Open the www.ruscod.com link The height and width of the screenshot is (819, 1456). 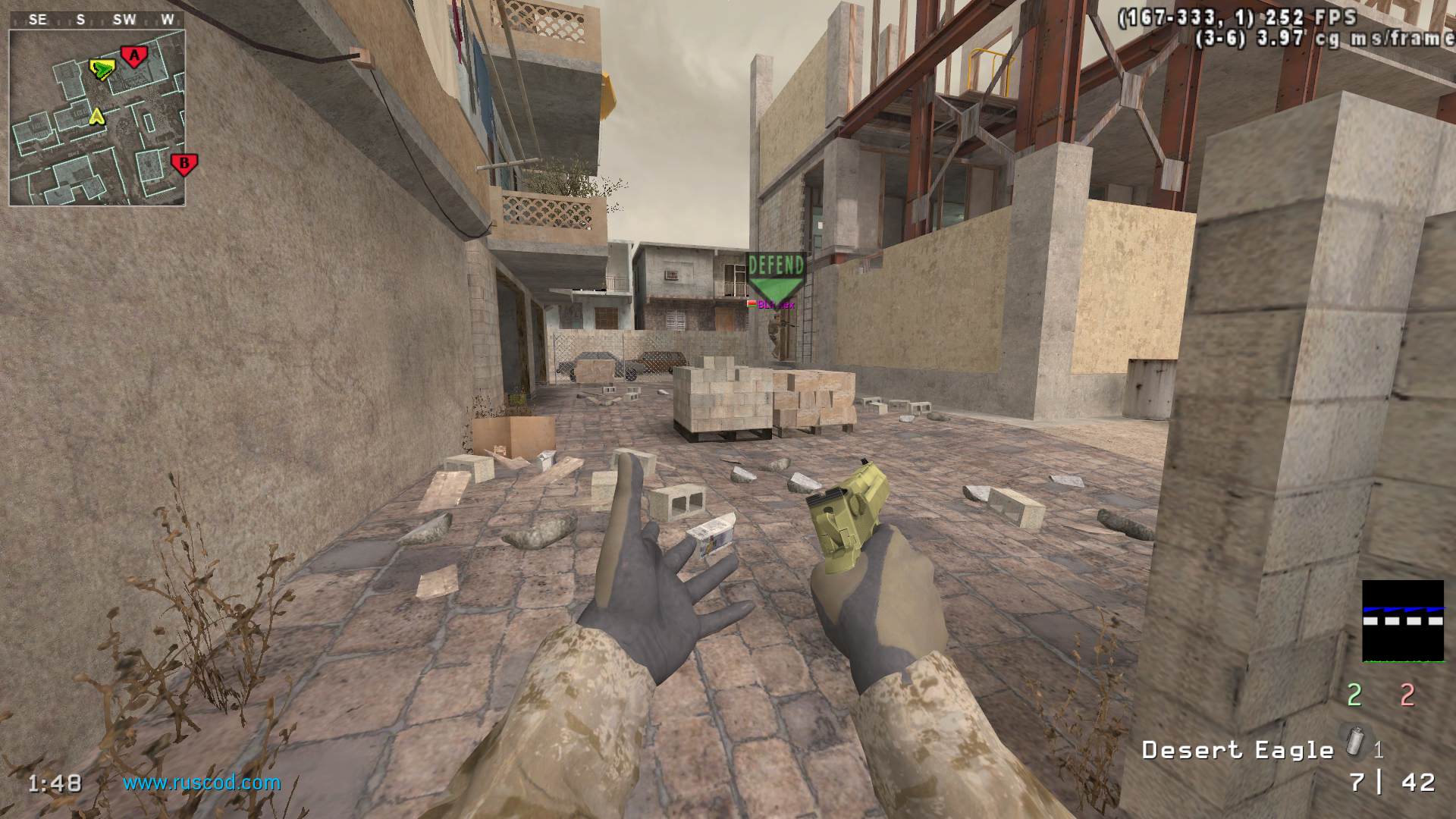202,783
